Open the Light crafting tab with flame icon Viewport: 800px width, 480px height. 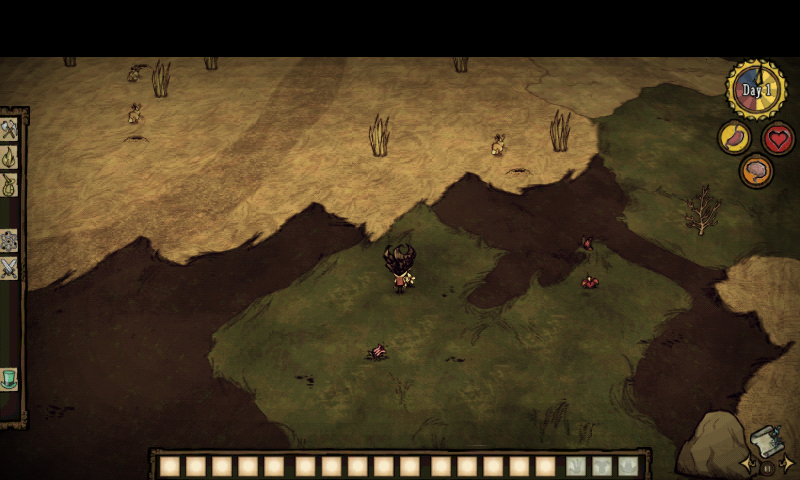point(9,158)
